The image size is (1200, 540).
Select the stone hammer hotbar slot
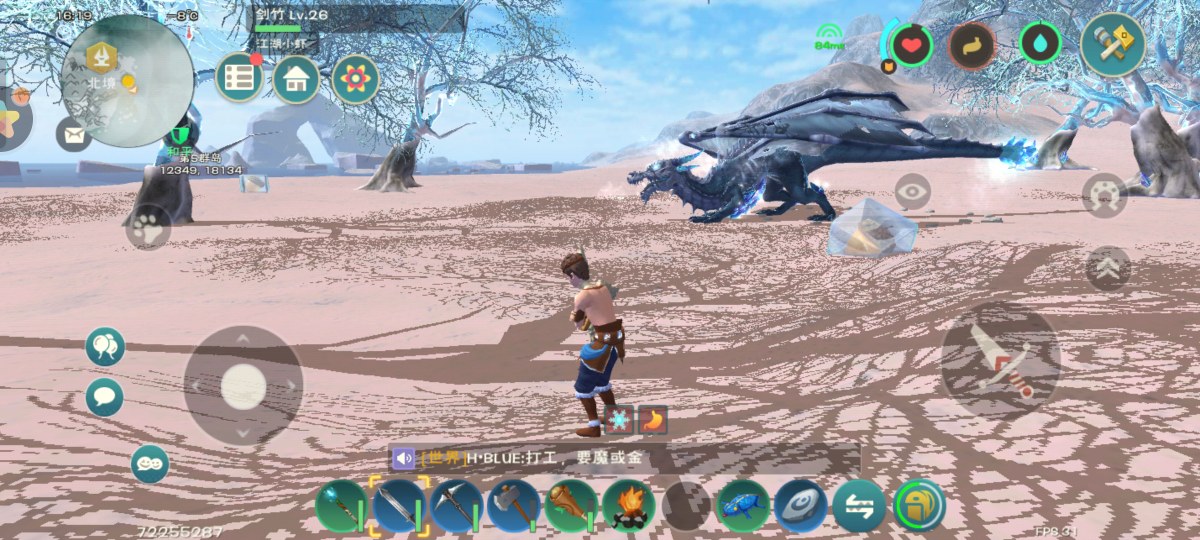(x=514, y=506)
